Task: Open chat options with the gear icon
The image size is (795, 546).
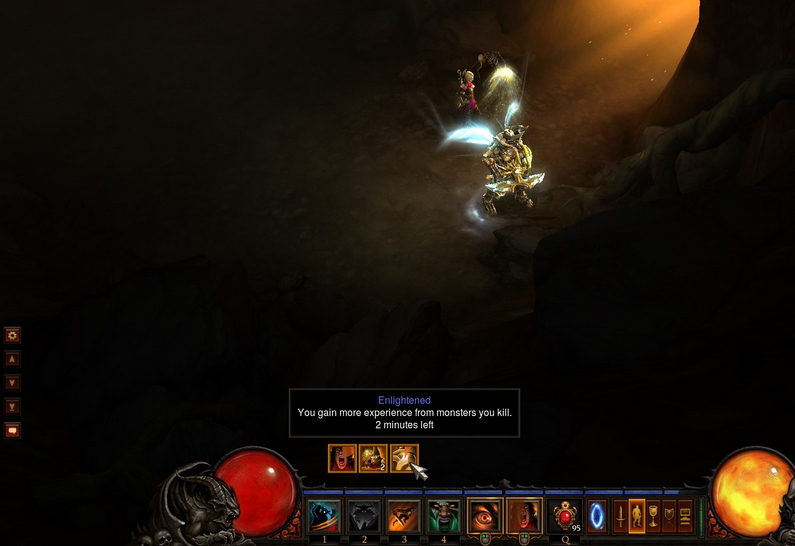Action: point(13,335)
